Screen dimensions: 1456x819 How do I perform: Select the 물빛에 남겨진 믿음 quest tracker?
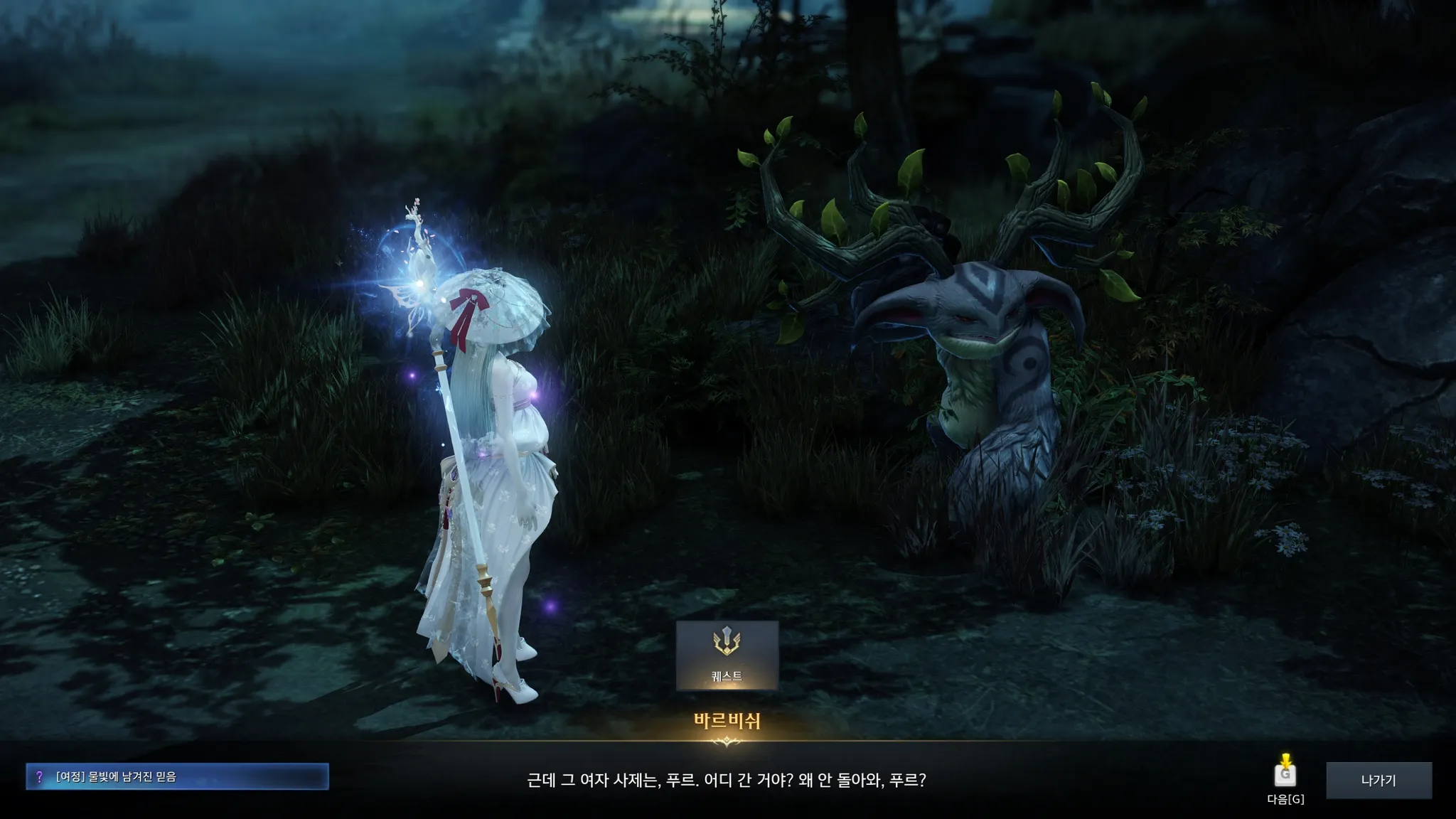pos(178,777)
